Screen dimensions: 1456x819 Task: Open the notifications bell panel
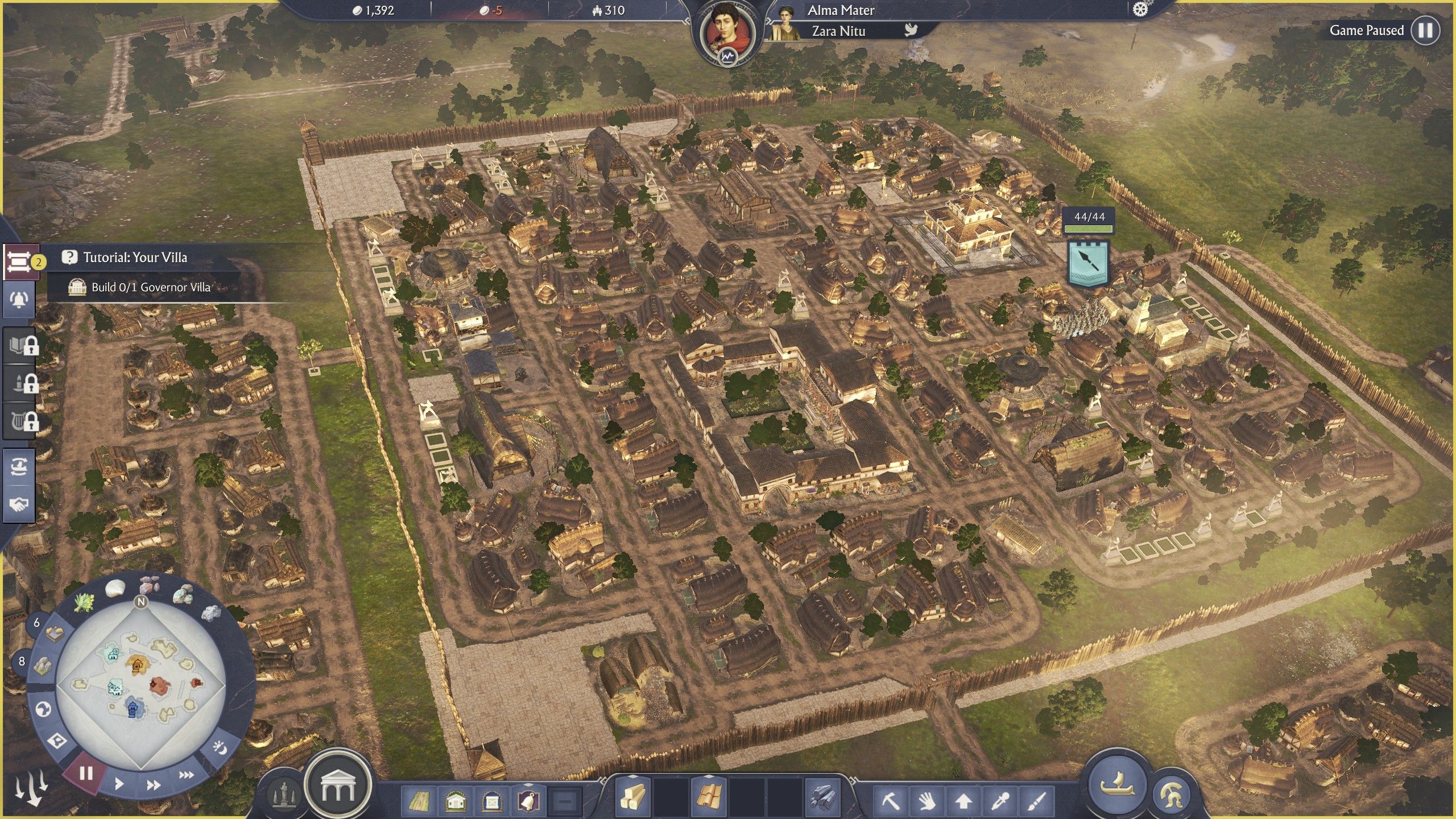tap(19, 299)
